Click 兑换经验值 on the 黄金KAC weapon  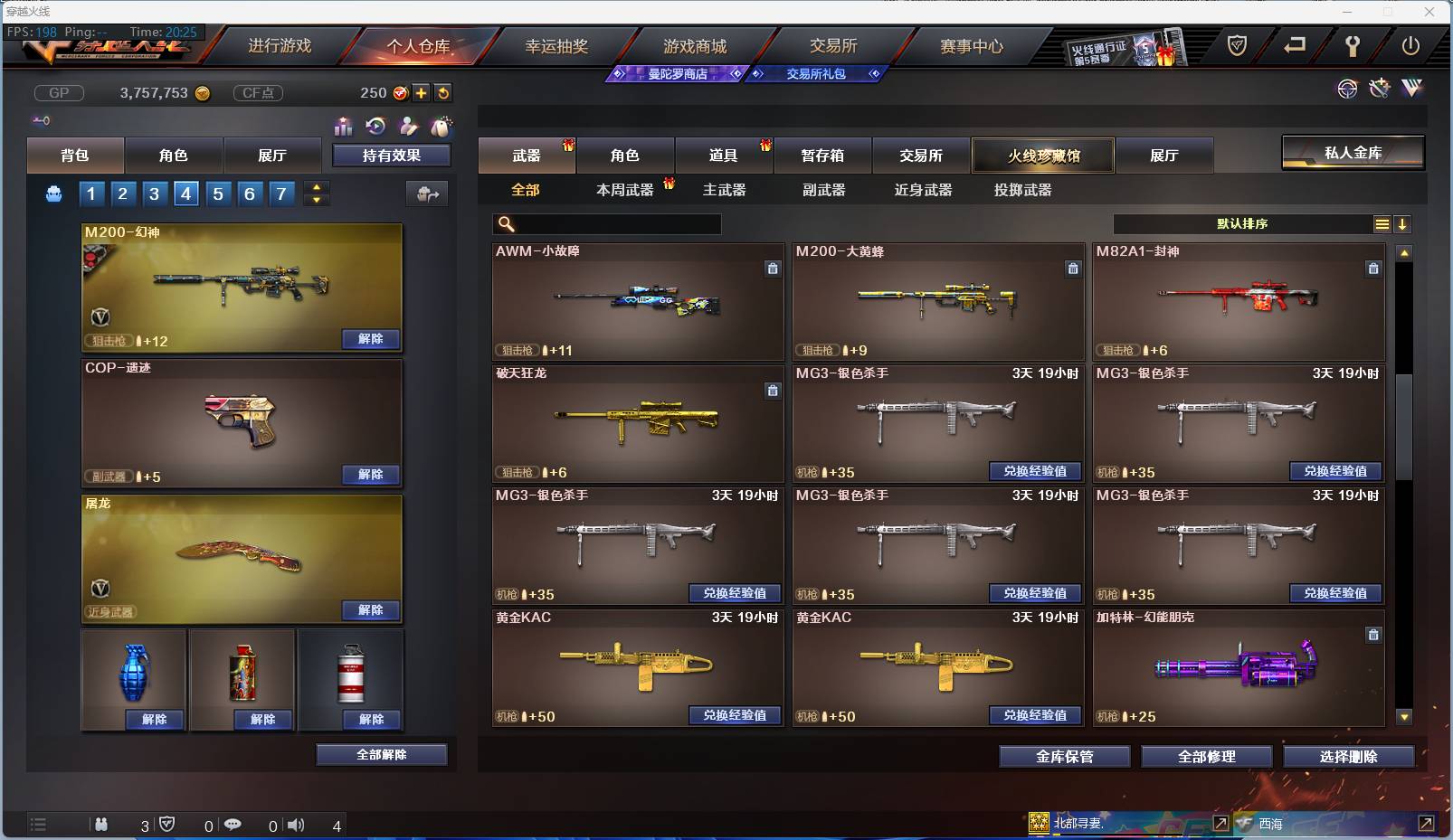point(736,715)
